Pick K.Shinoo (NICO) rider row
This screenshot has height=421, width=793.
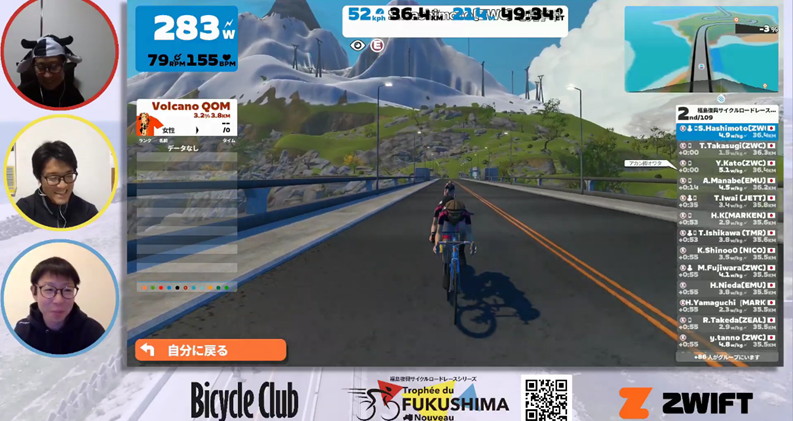[x=727, y=253]
